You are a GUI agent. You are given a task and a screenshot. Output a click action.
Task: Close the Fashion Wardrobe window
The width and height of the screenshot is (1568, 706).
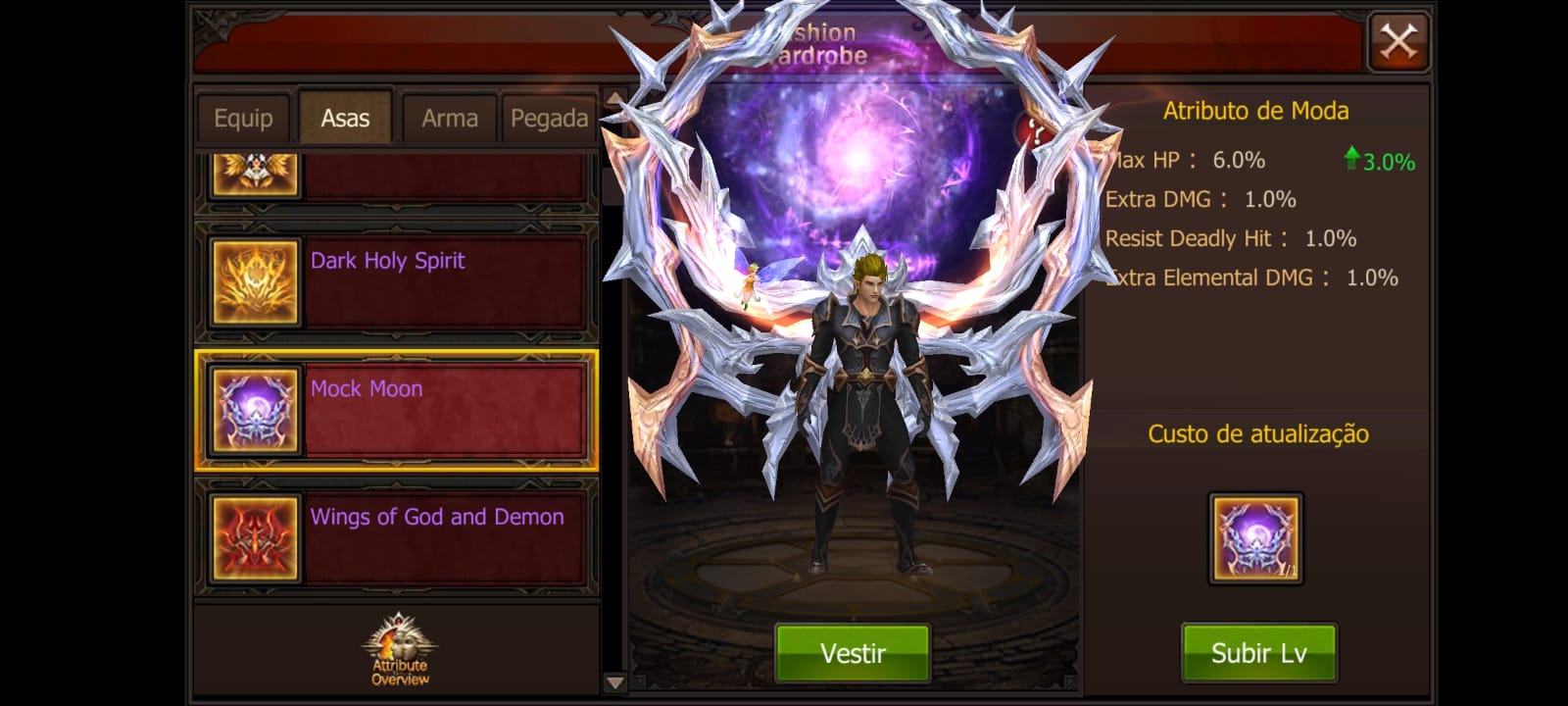[x=1397, y=42]
